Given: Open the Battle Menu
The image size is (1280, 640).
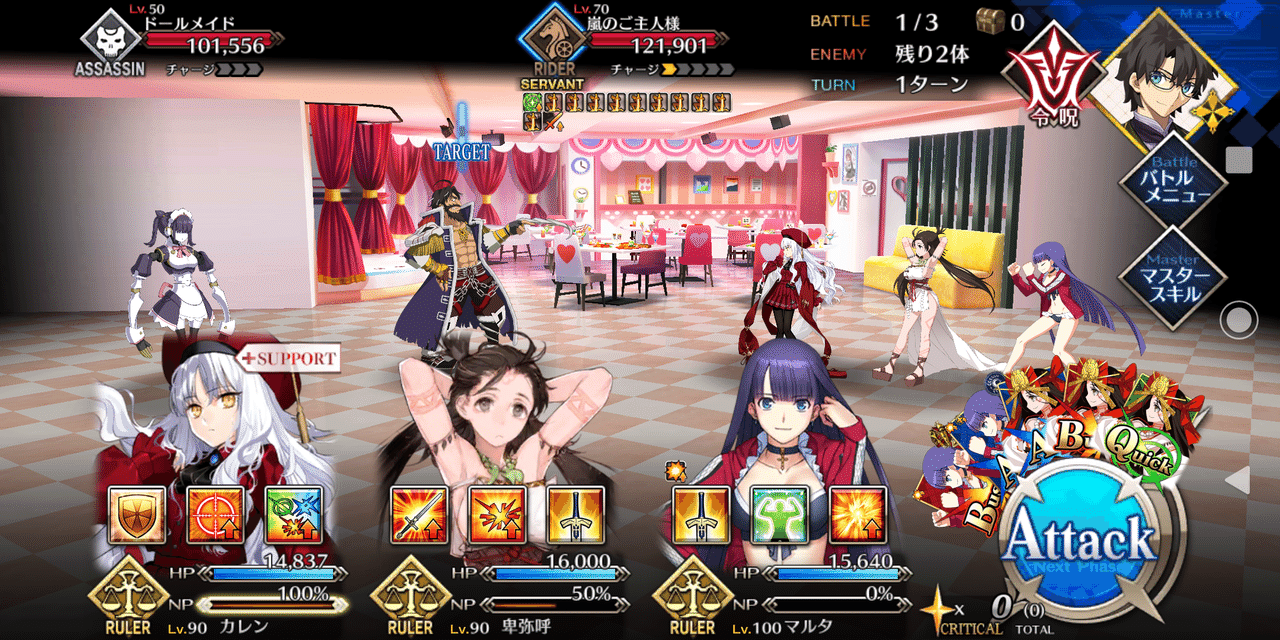Looking at the screenshot, I should pos(1172,182).
